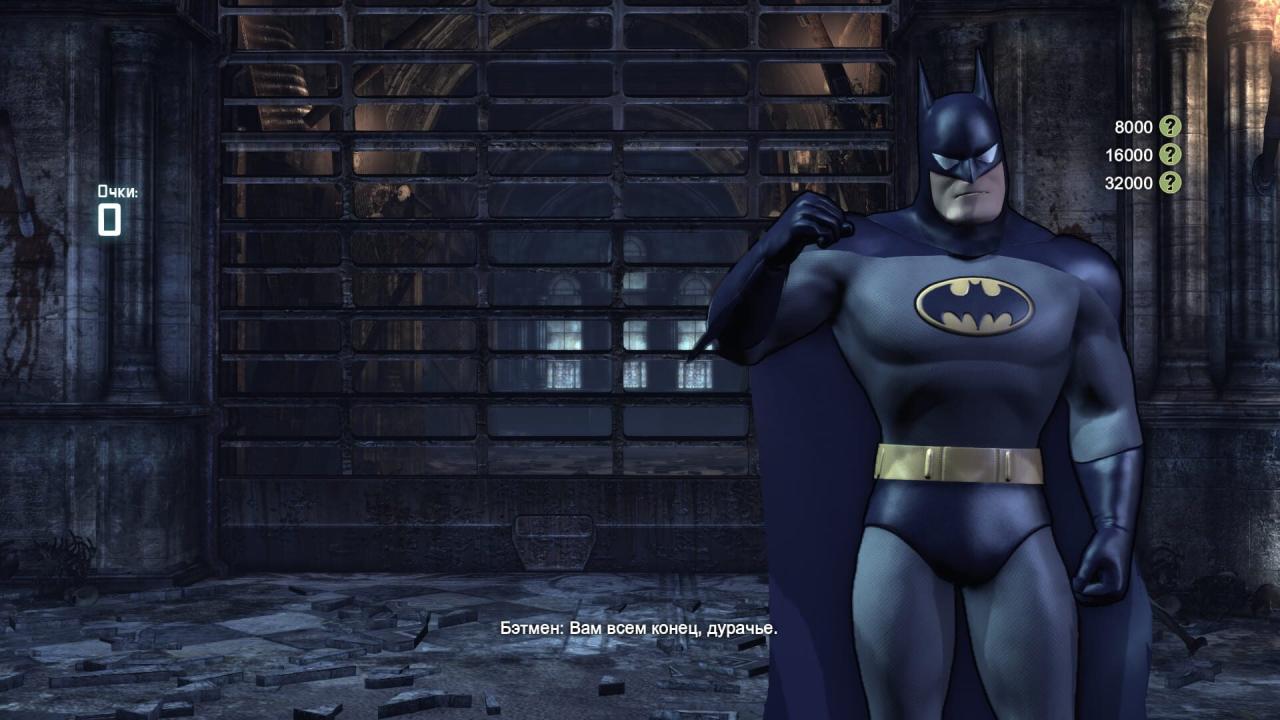This screenshot has width=1280, height=720.
Task: Click the question mark medal for 32000
Action: [1170, 183]
